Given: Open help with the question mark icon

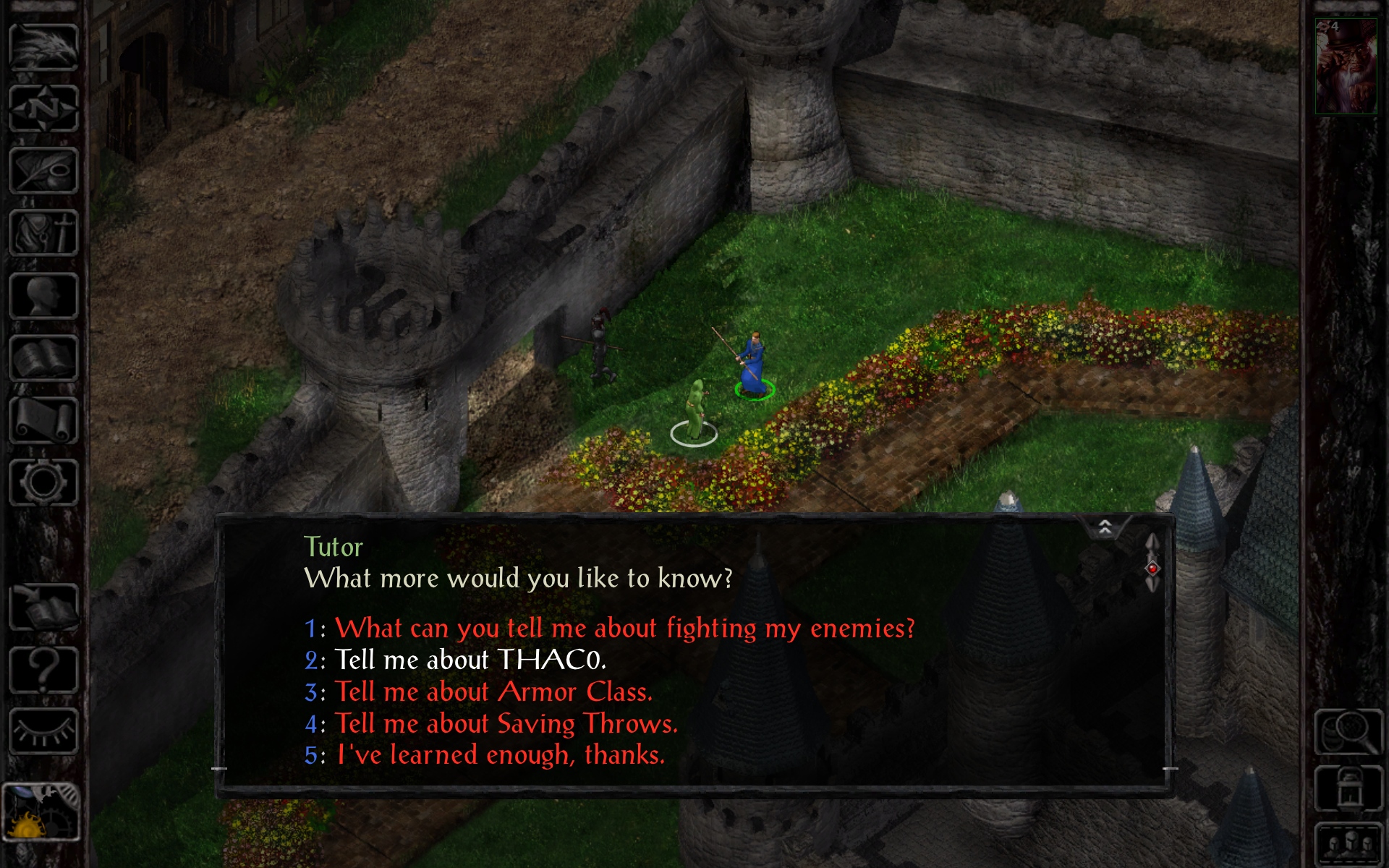Looking at the screenshot, I should tap(43, 670).
